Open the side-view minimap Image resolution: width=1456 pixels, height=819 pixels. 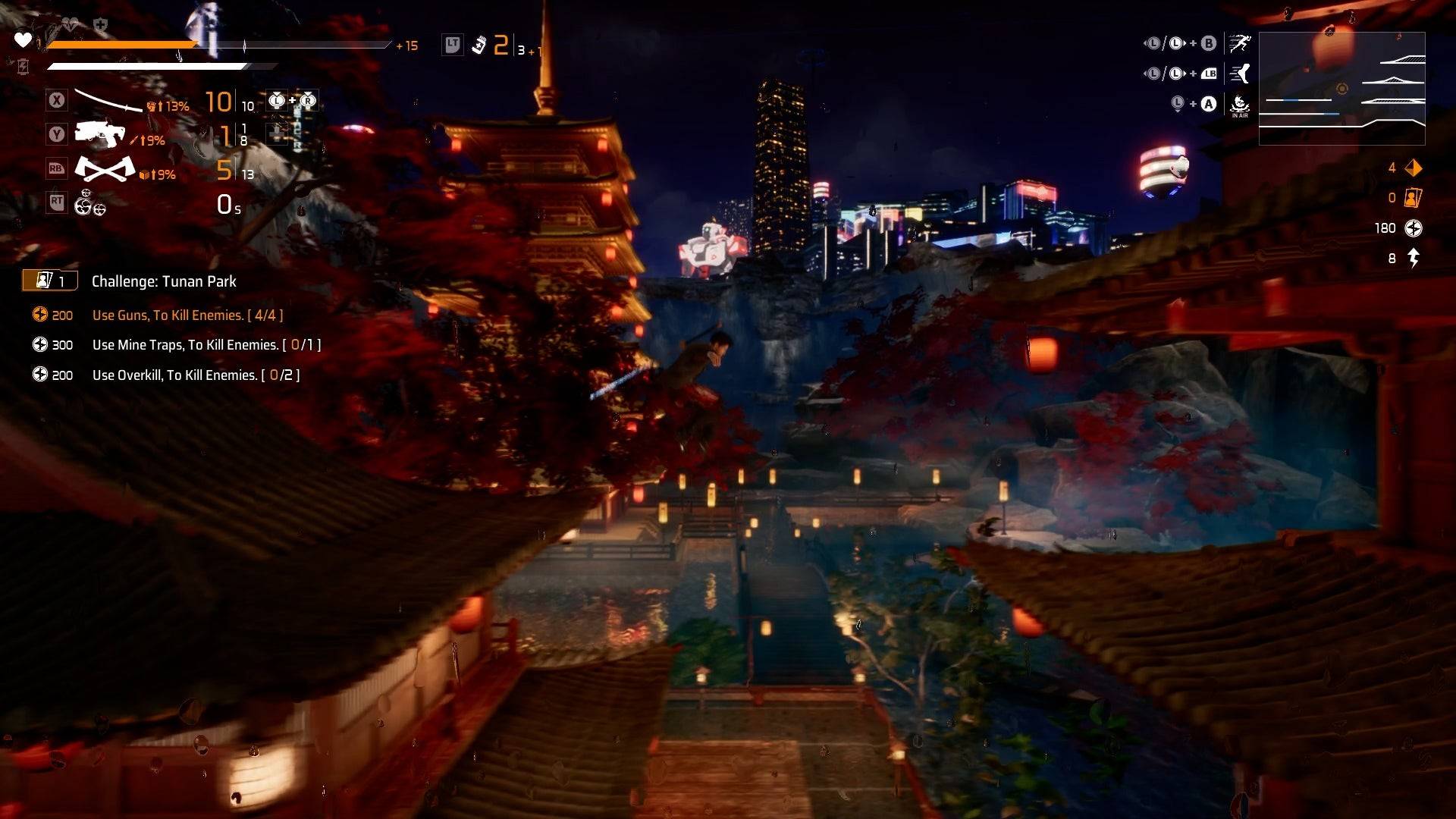coord(1341,89)
